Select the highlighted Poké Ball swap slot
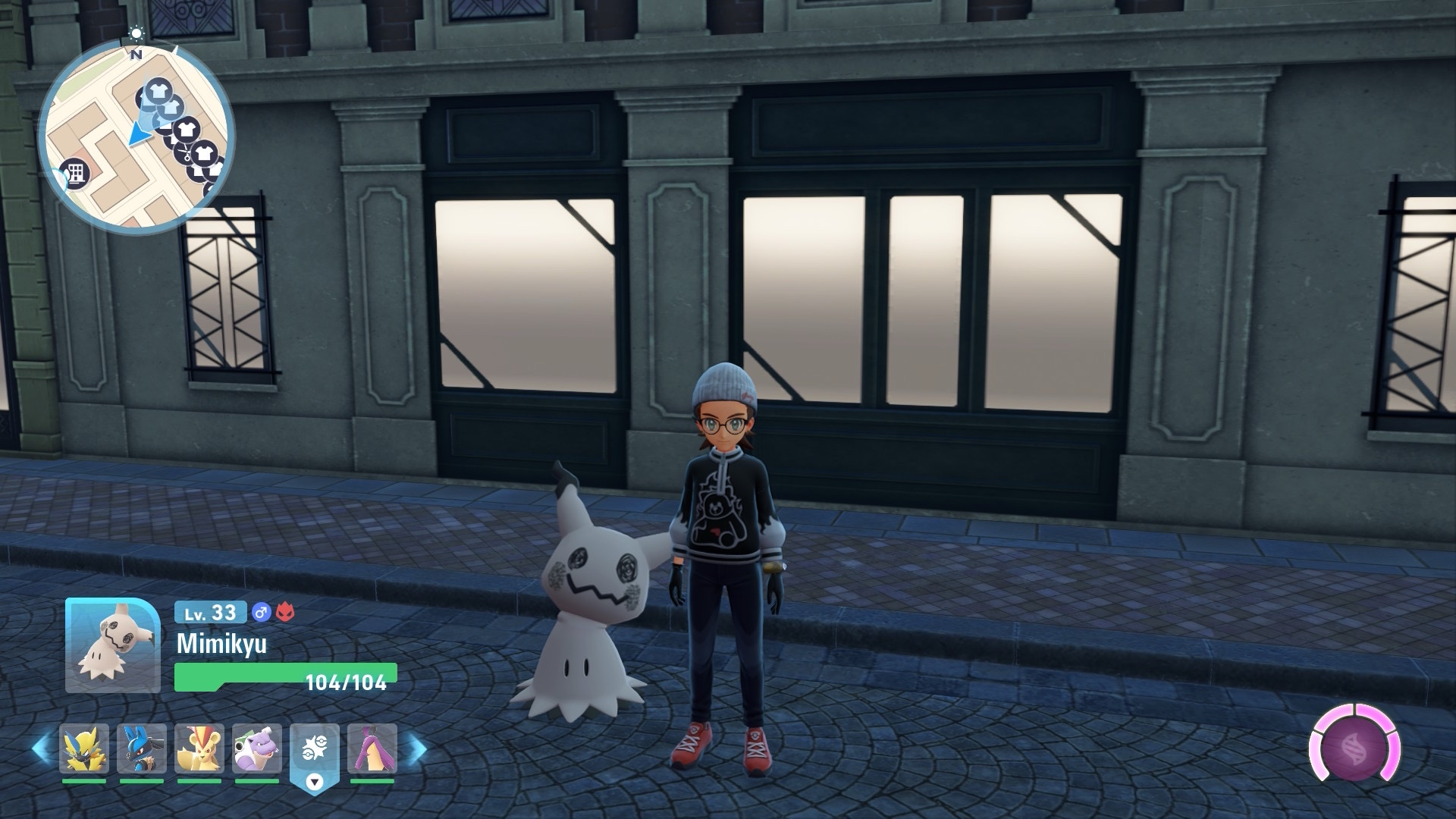 point(314,751)
